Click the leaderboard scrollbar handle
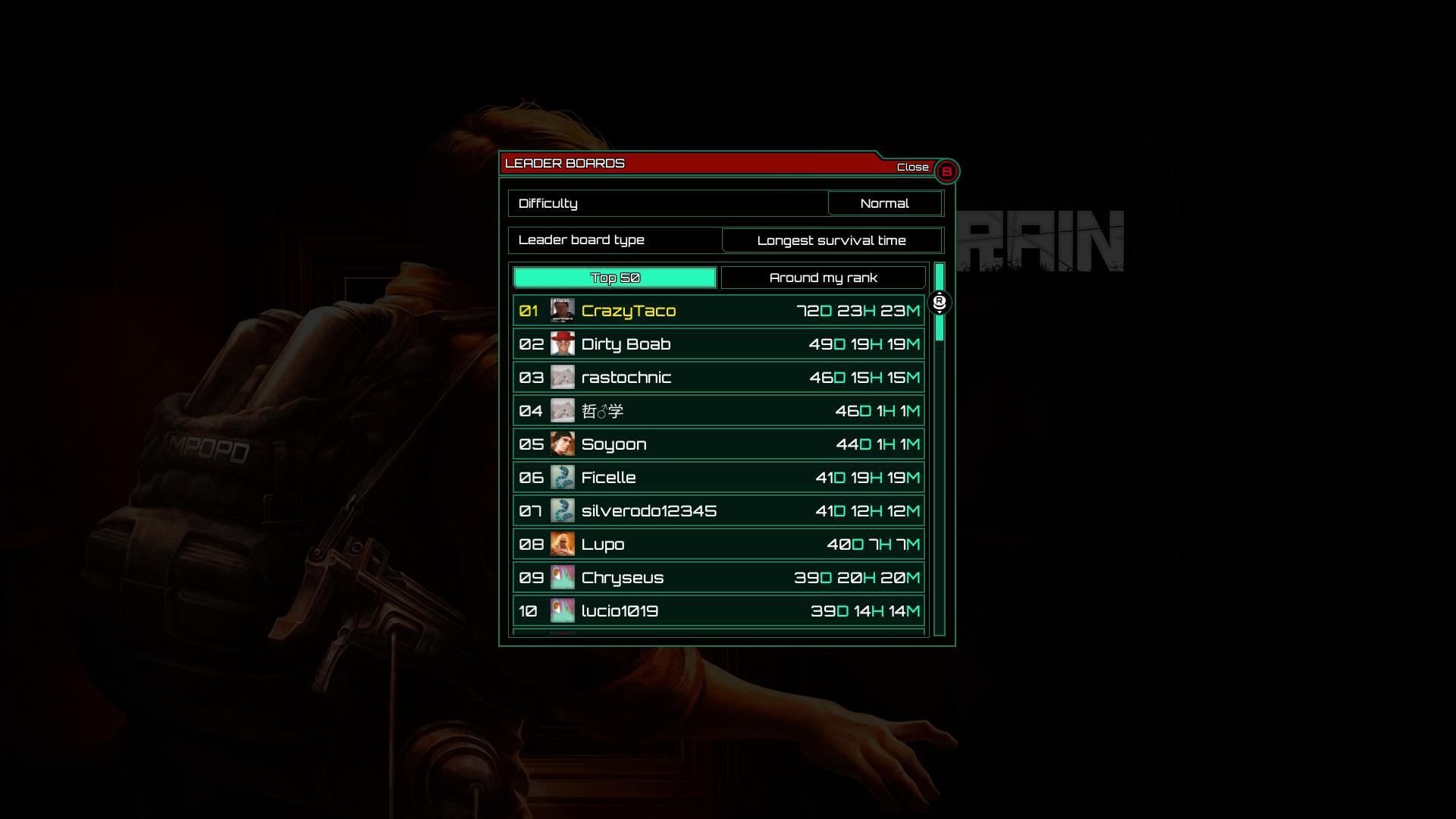 (x=940, y=303)
